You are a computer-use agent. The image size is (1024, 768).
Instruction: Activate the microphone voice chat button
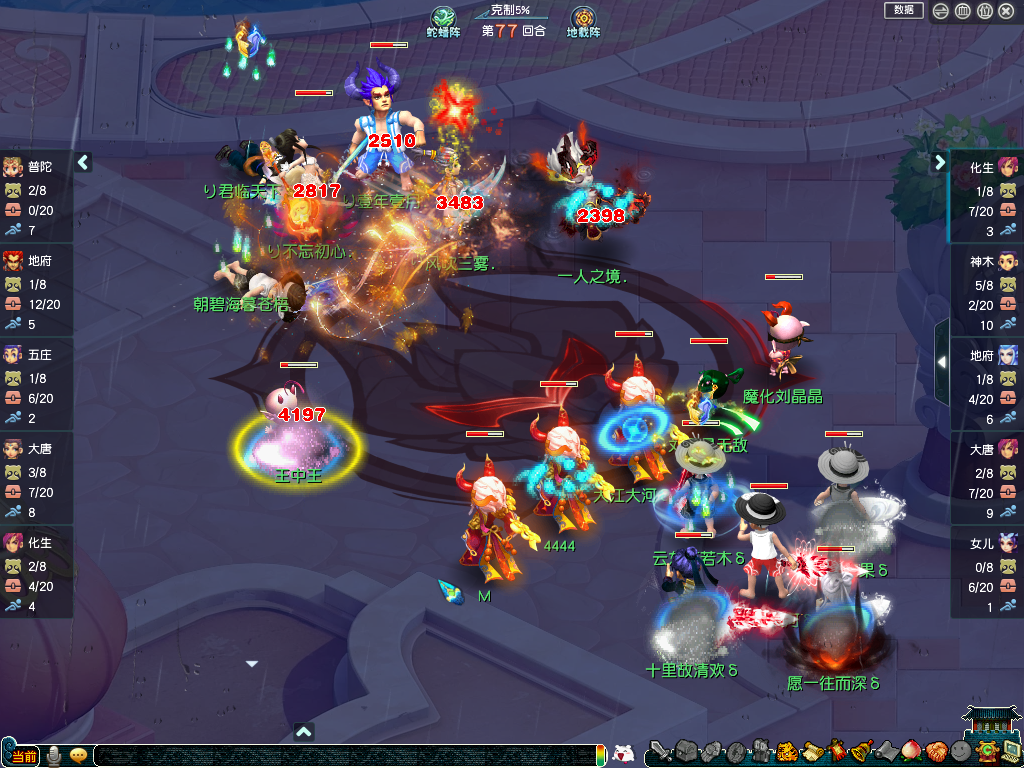click(55, 755)
